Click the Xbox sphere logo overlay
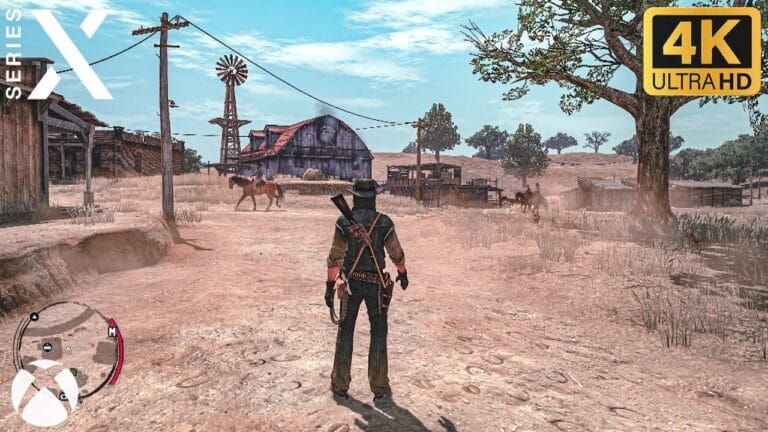Screen dimensions: 768x432 point(45,394)
